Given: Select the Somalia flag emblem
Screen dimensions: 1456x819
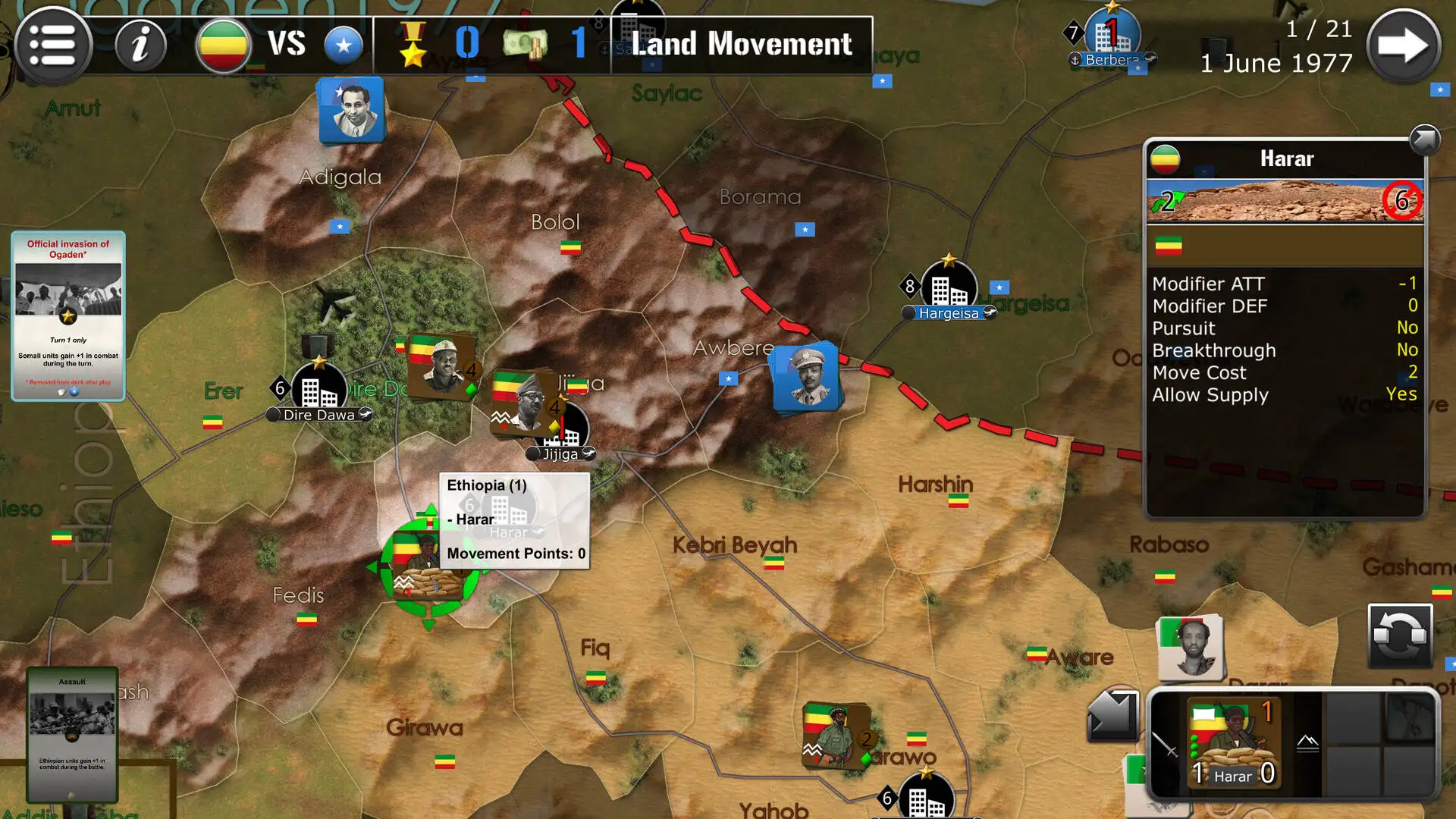Looking at the screenshot, I should 343,45.
